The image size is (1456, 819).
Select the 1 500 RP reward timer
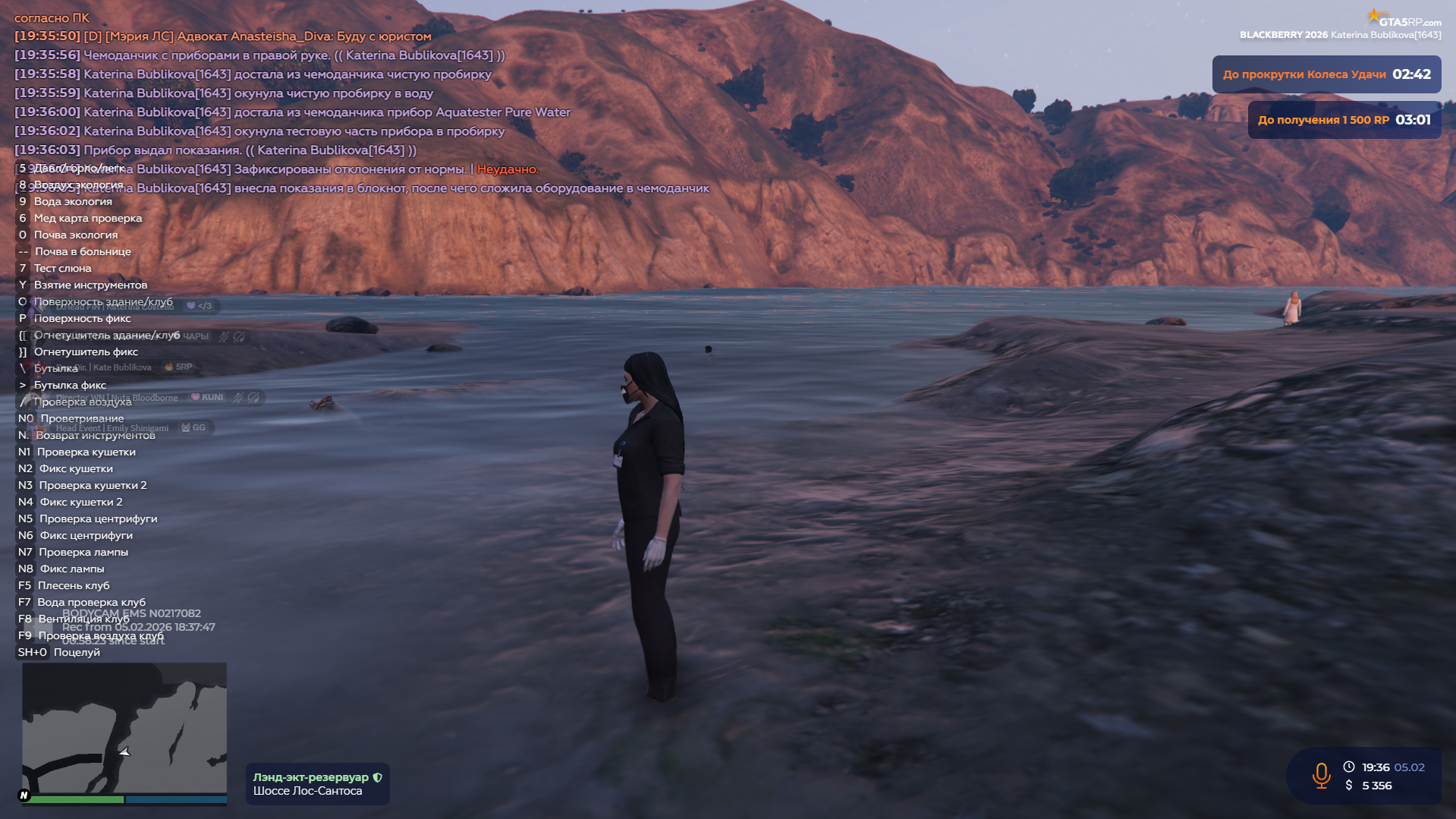click(1344, 120)
